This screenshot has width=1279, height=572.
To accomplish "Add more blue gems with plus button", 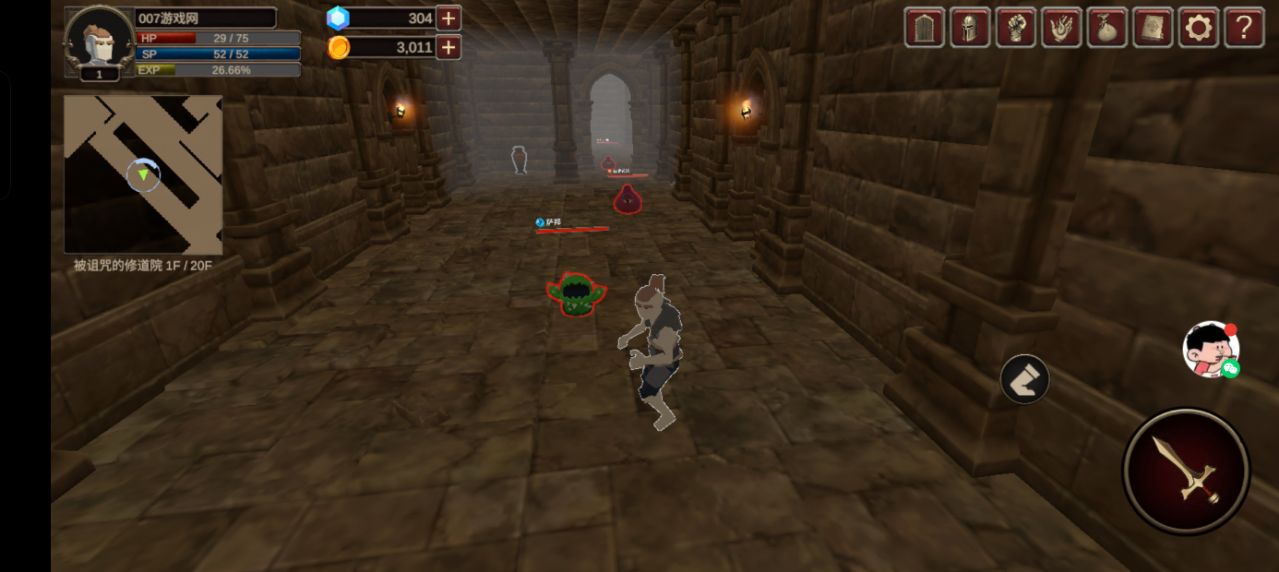I will (x=449, y=18).
